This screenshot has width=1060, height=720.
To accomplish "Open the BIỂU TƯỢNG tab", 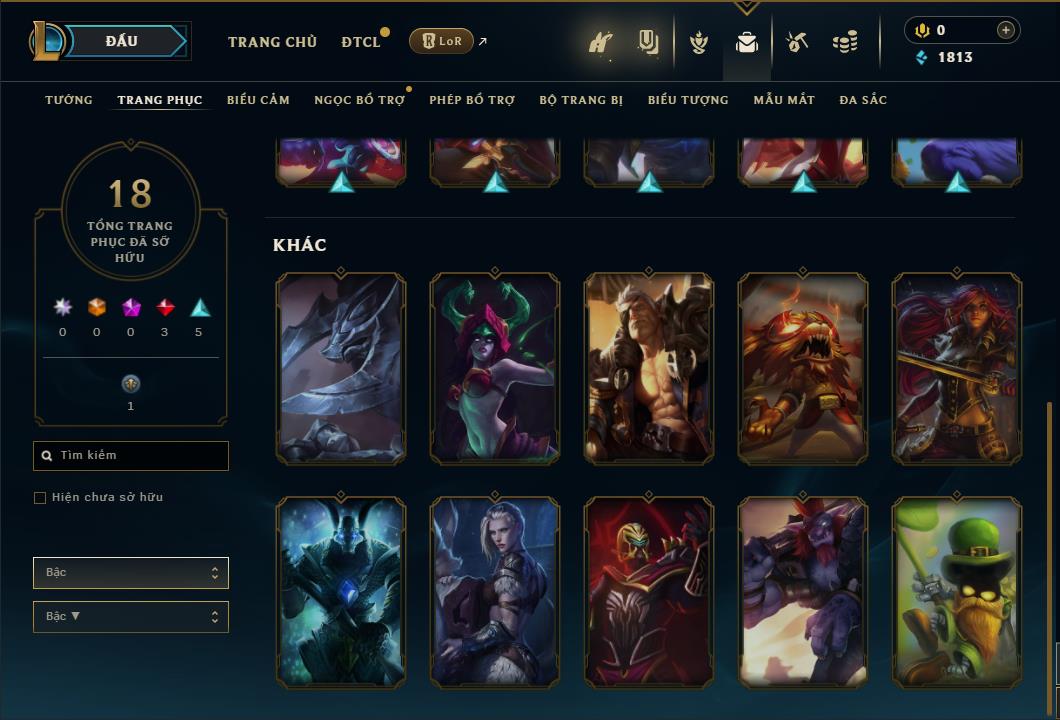I will point(688,100).
